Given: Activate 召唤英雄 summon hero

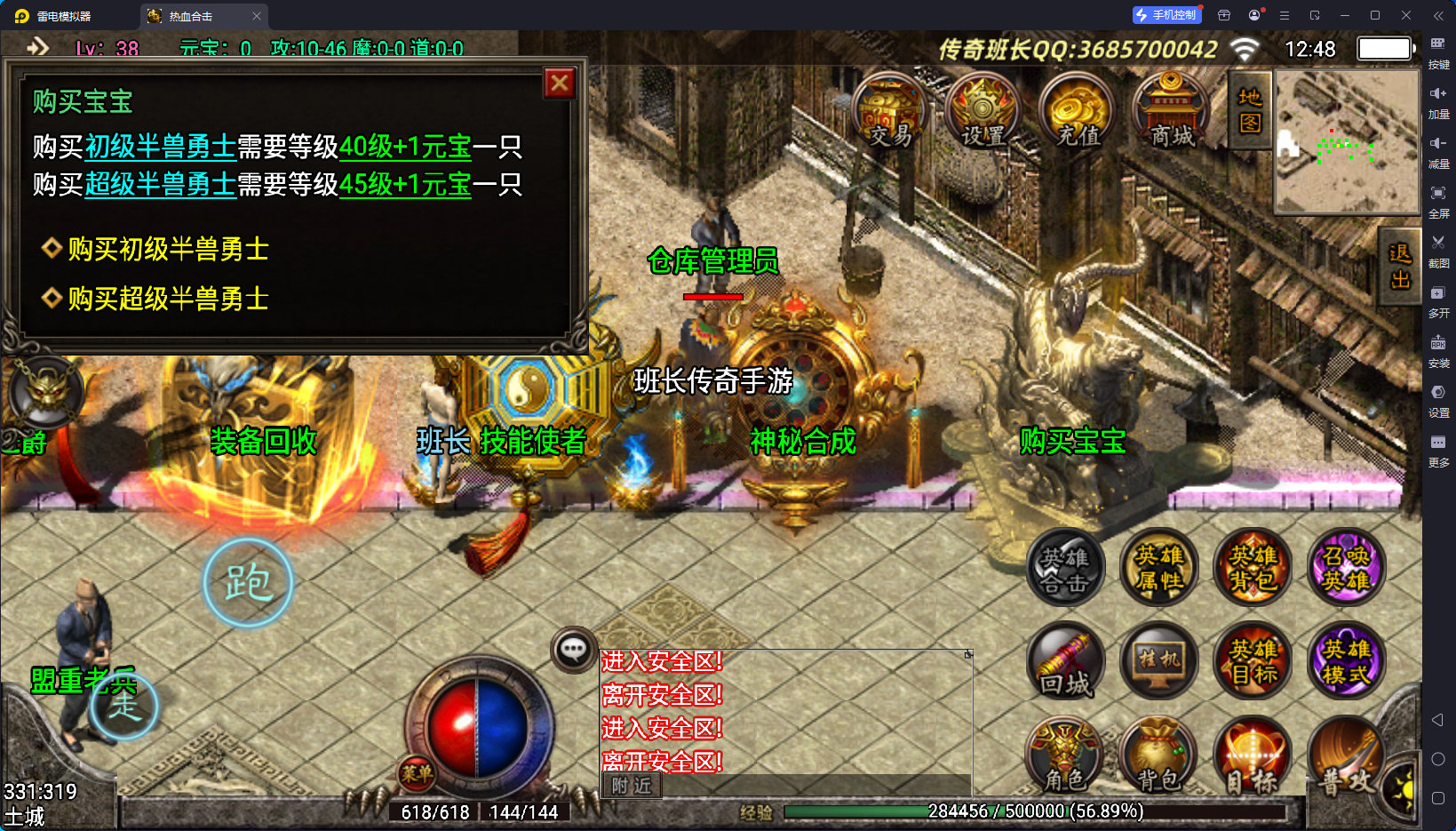Looking at the screenshot, I should click(1347, 569).
